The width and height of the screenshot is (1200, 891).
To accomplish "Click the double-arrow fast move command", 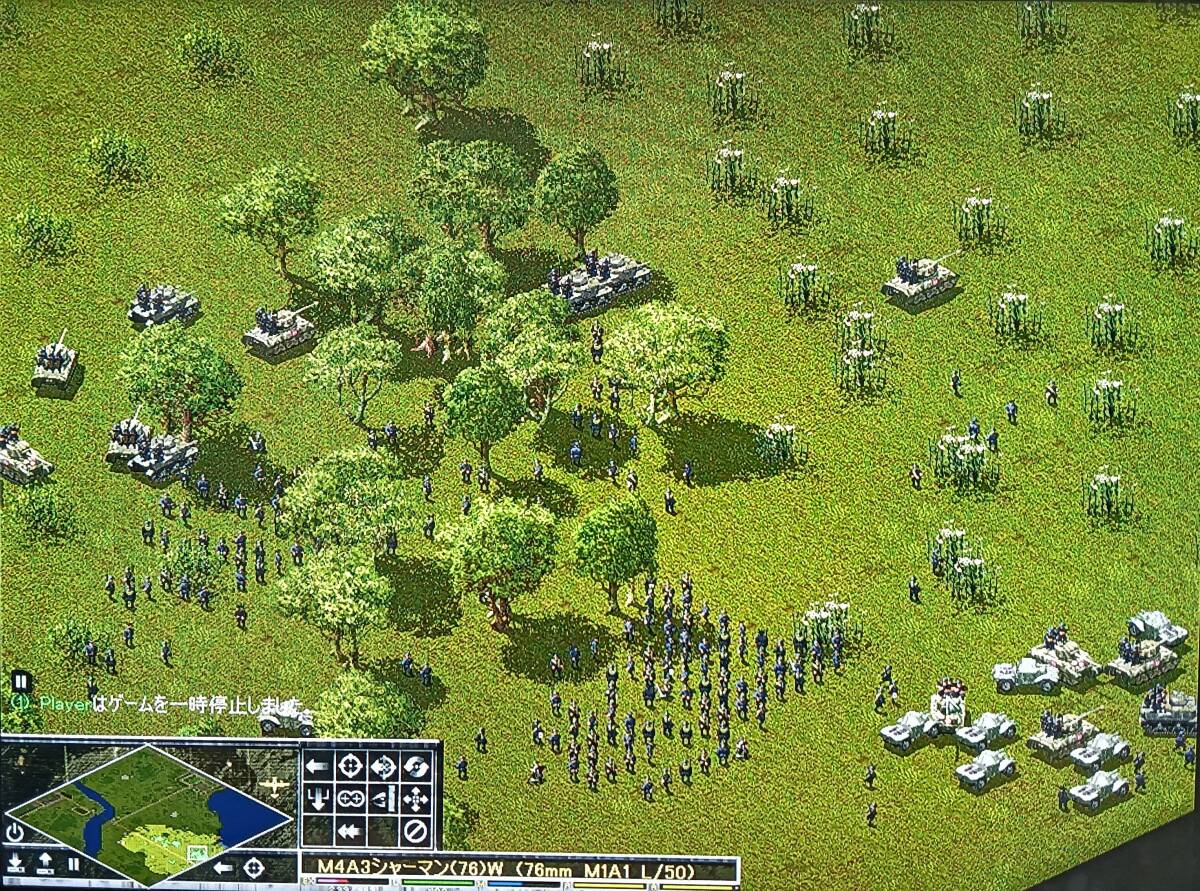I will pos(350,831).
